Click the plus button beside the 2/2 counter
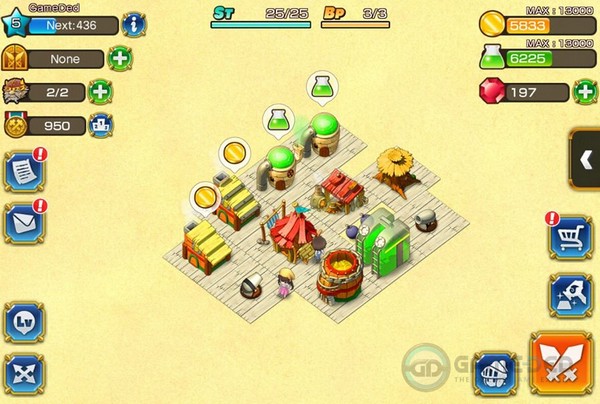Viewport: 600px width, 404px height. (100, 92)
